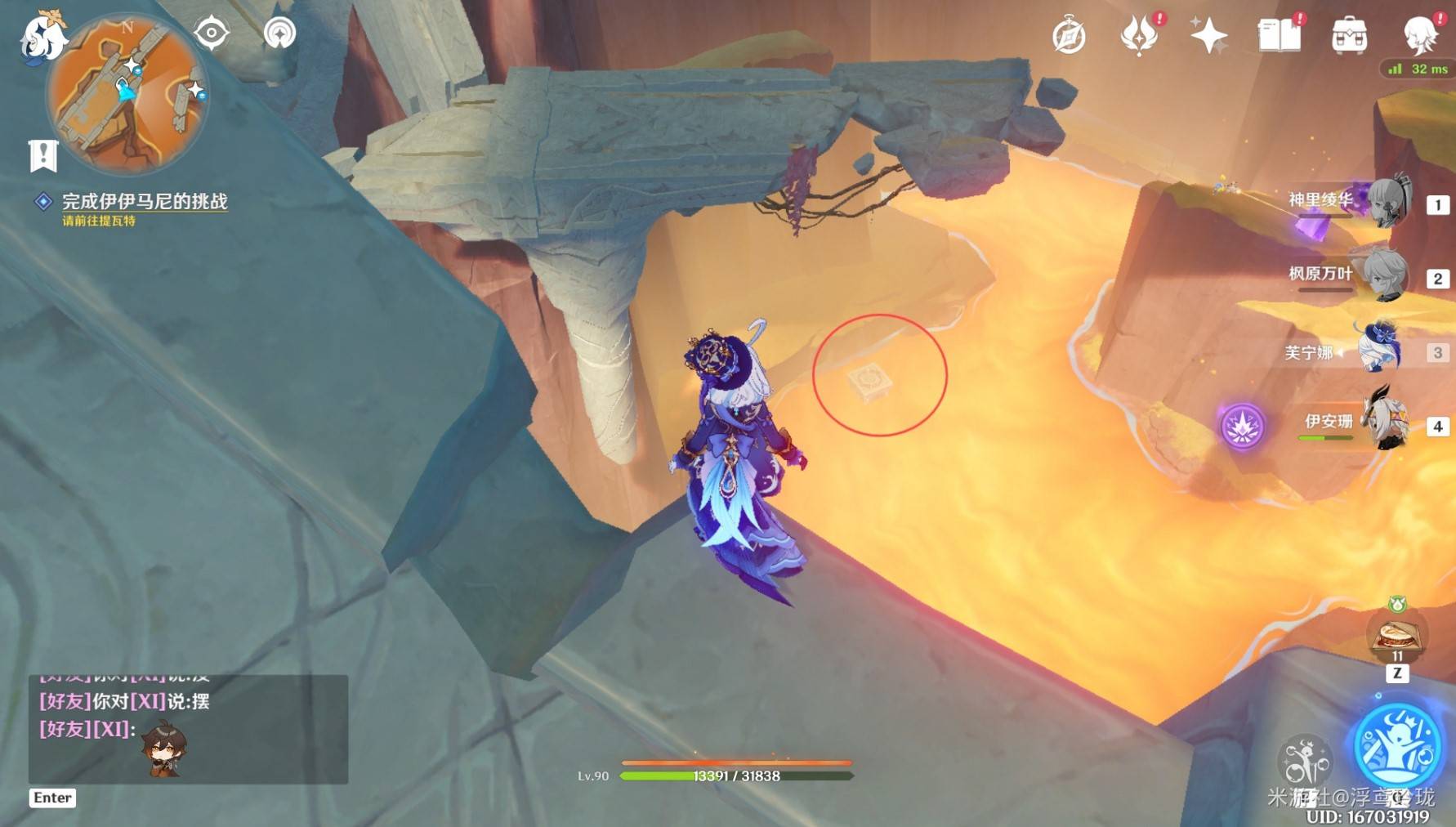Open the backpack inventory
Image resolution: width=1456 pixels, height=827 pixels.
click(1349, 36)
